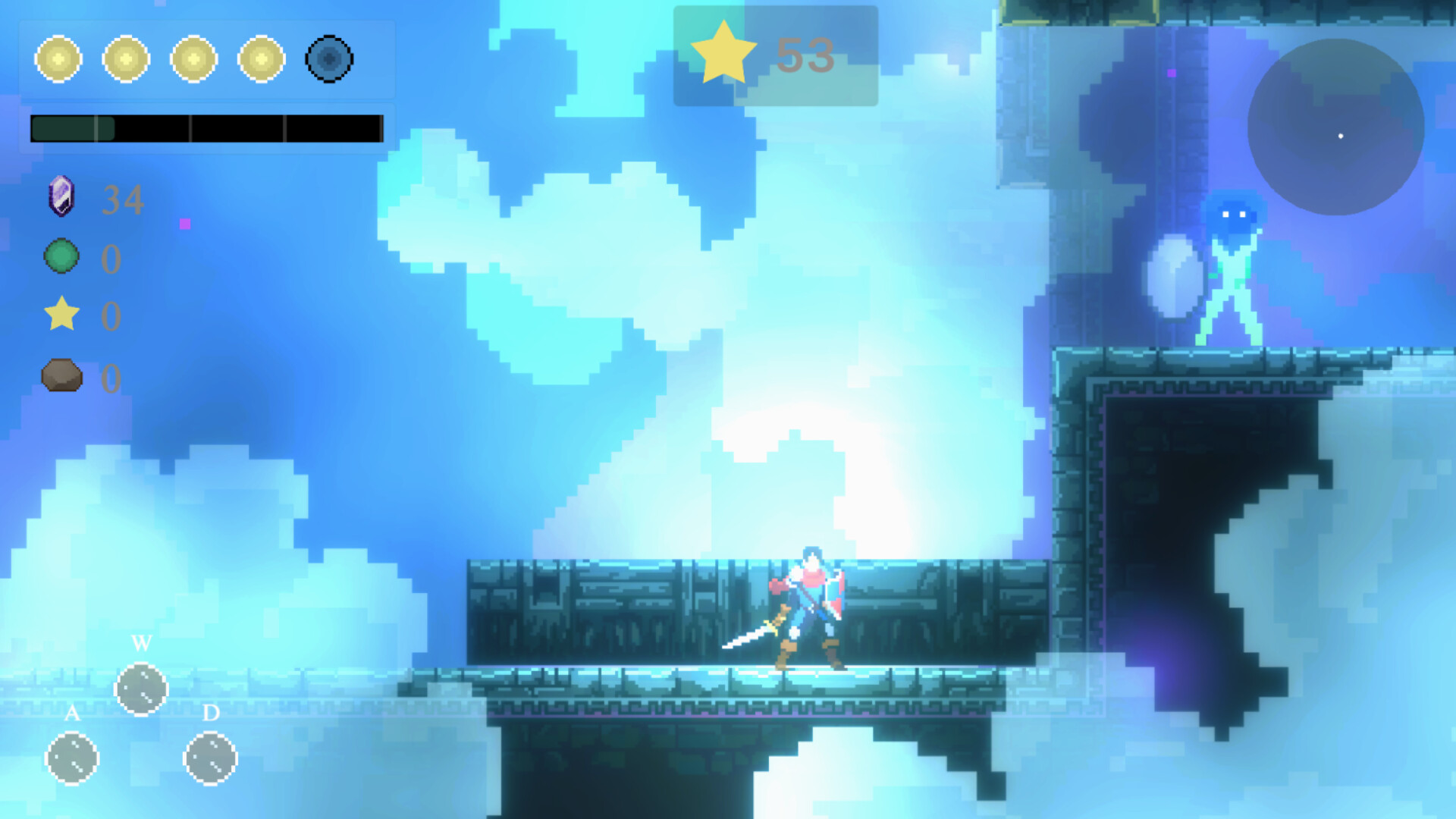This screenshot has height=819, width=1456.
Task: Click the purple crystal counter icon
Action: (x=61, y=197)
